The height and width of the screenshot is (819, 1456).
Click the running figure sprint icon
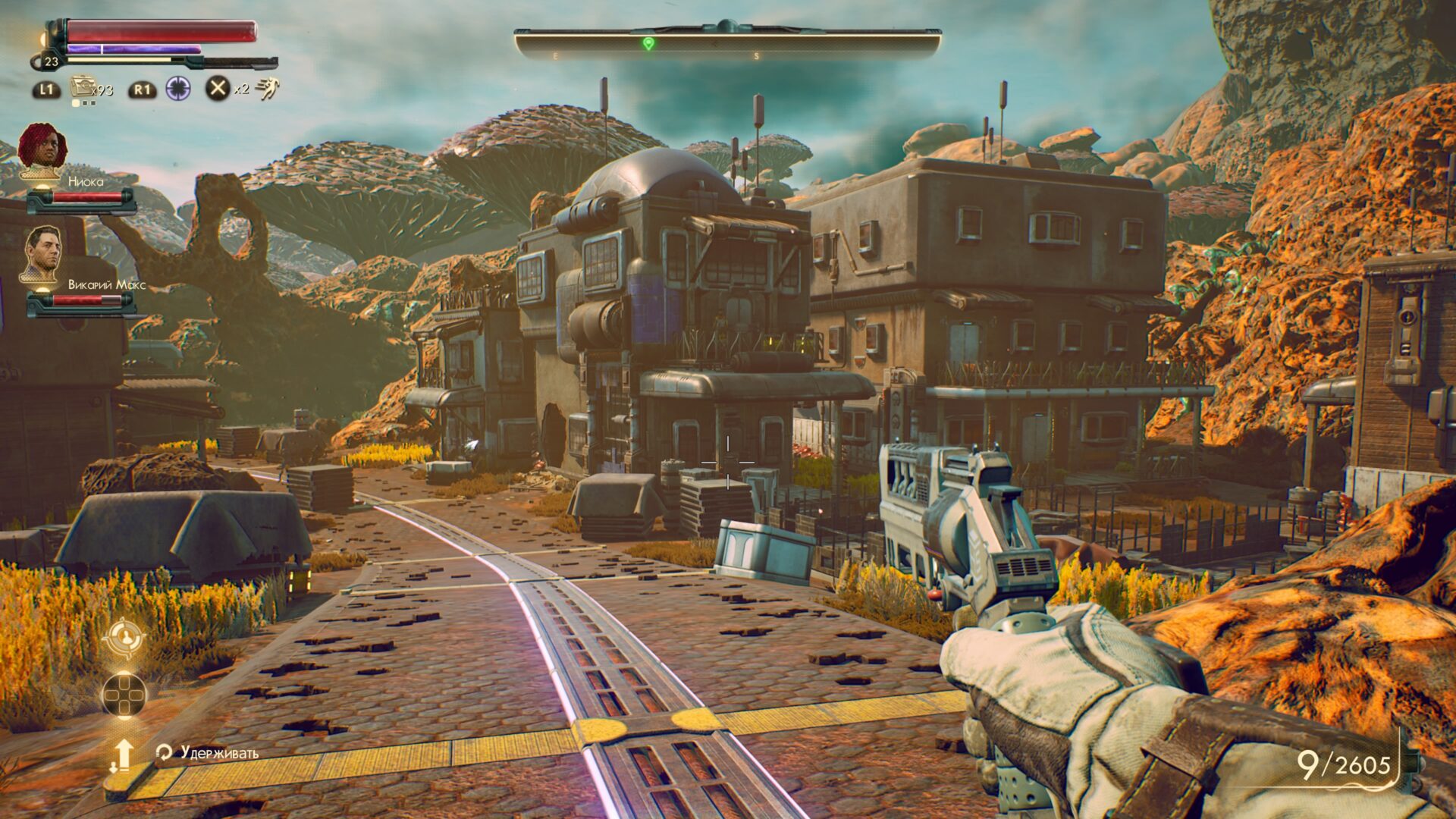266,89
